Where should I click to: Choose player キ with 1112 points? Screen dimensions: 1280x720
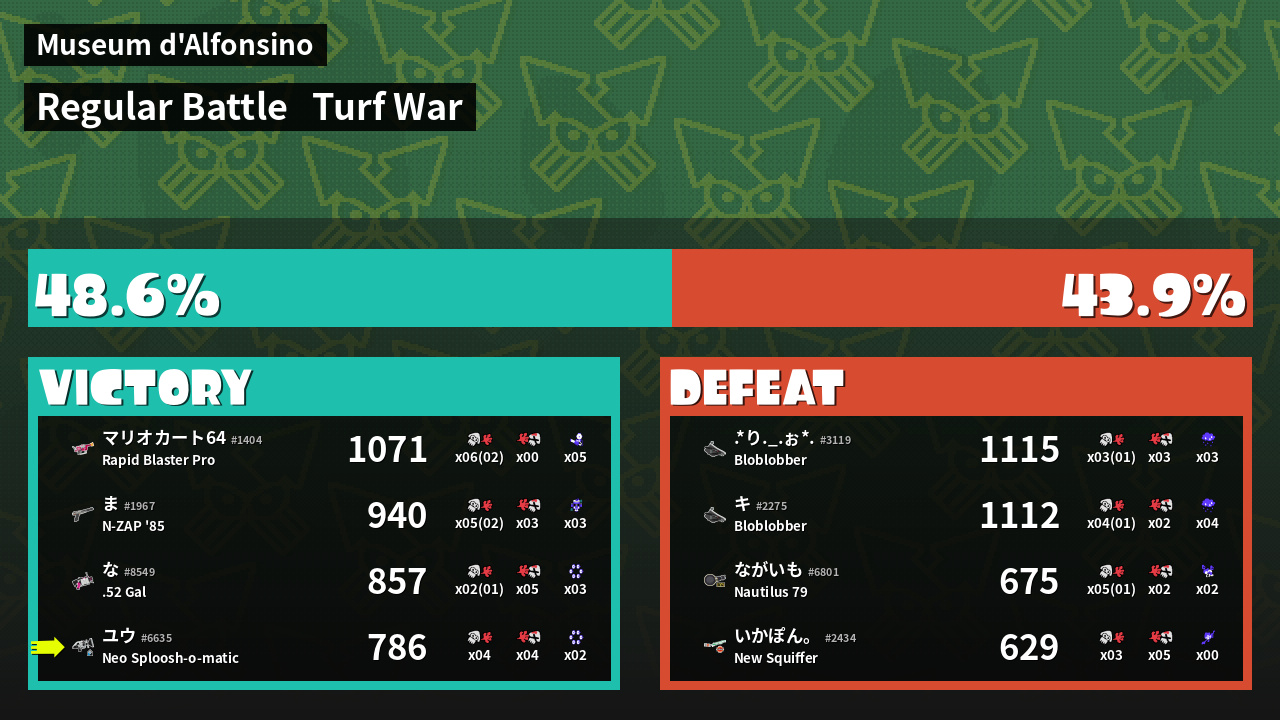click(x=956, y=515)
